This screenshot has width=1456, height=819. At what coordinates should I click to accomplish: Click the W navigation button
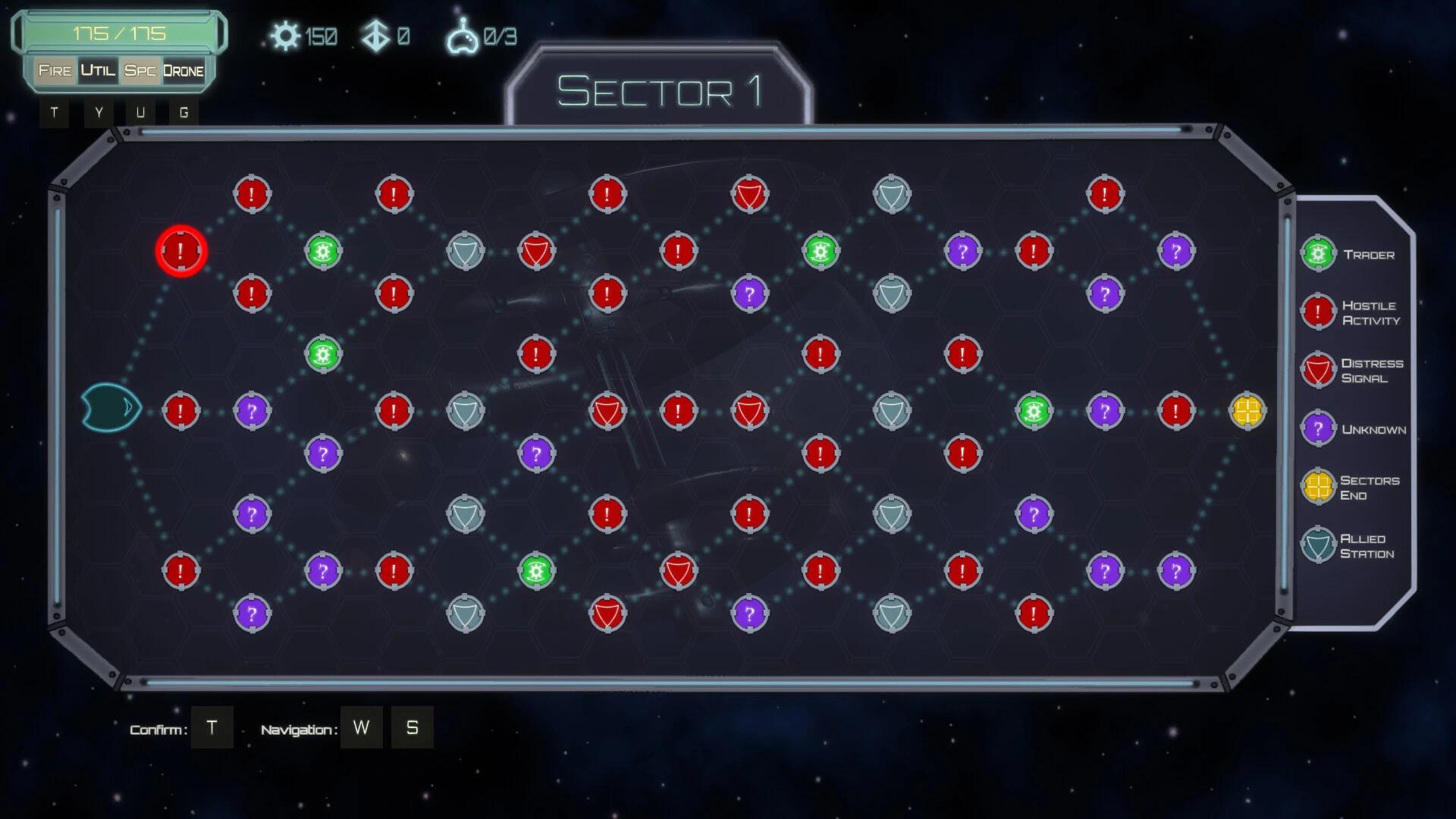point(362,726)
